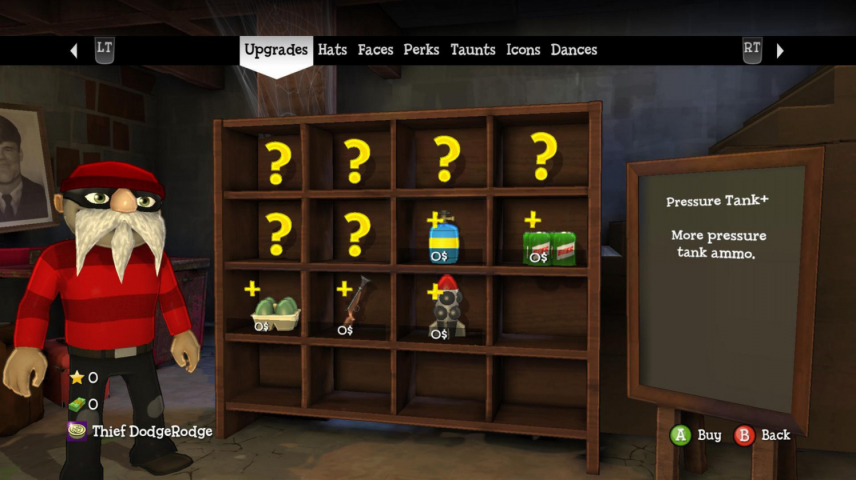The height and width of the screenshot is (480, 856).
Task: Select the egg carton upgrade
Action: click(274, 311)
